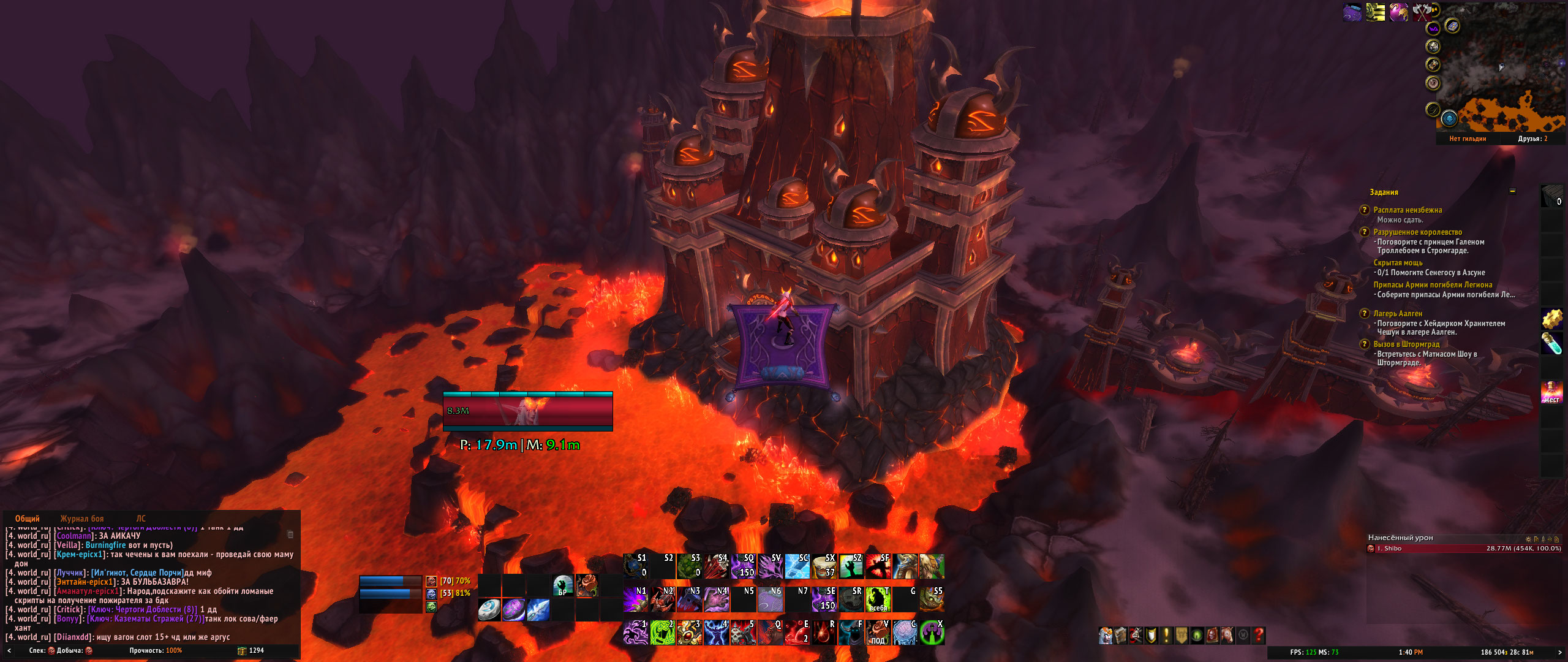Collapse the Задания quest tracker

click(1512, 191)
